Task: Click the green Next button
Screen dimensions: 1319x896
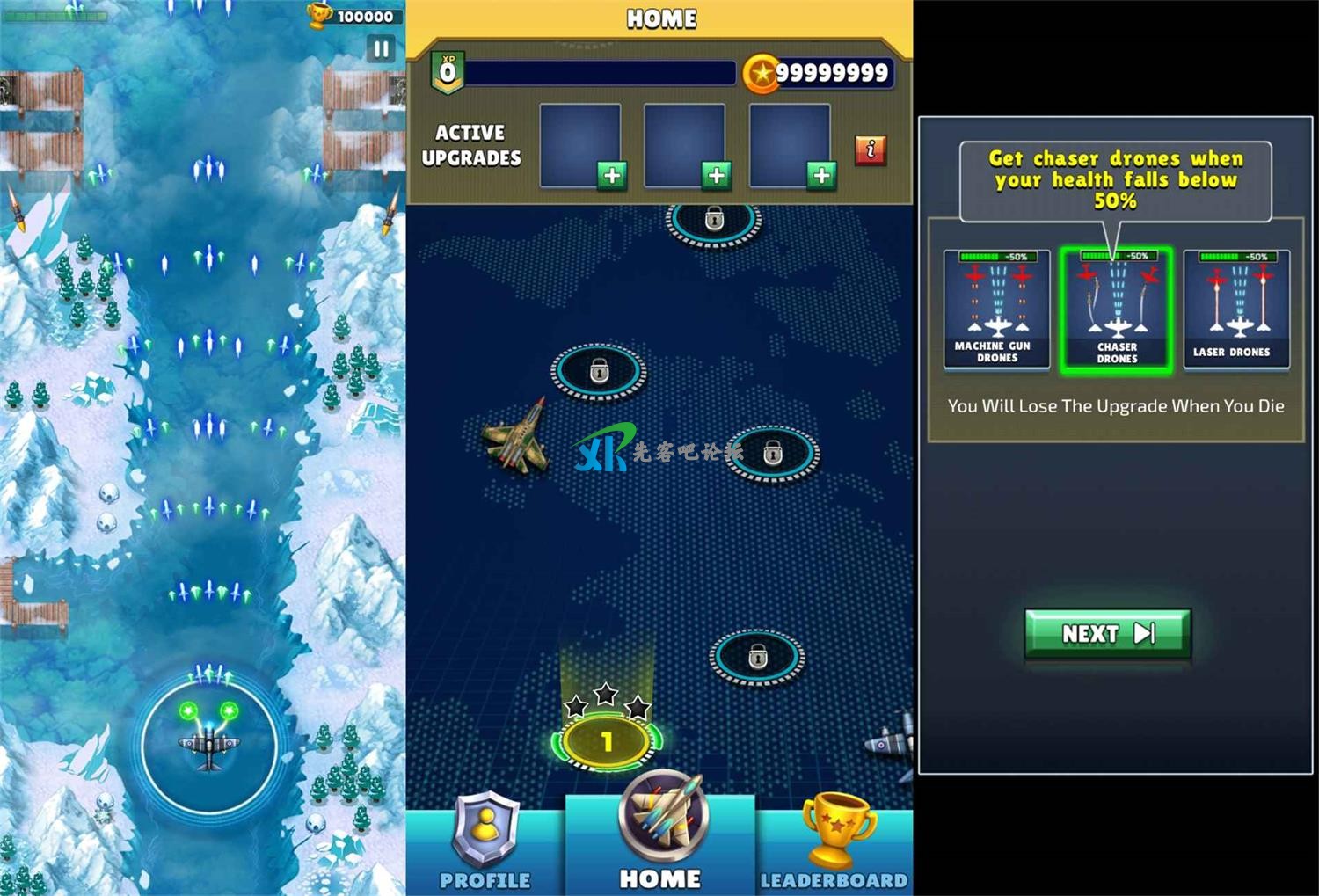Action: [1107, 633]
